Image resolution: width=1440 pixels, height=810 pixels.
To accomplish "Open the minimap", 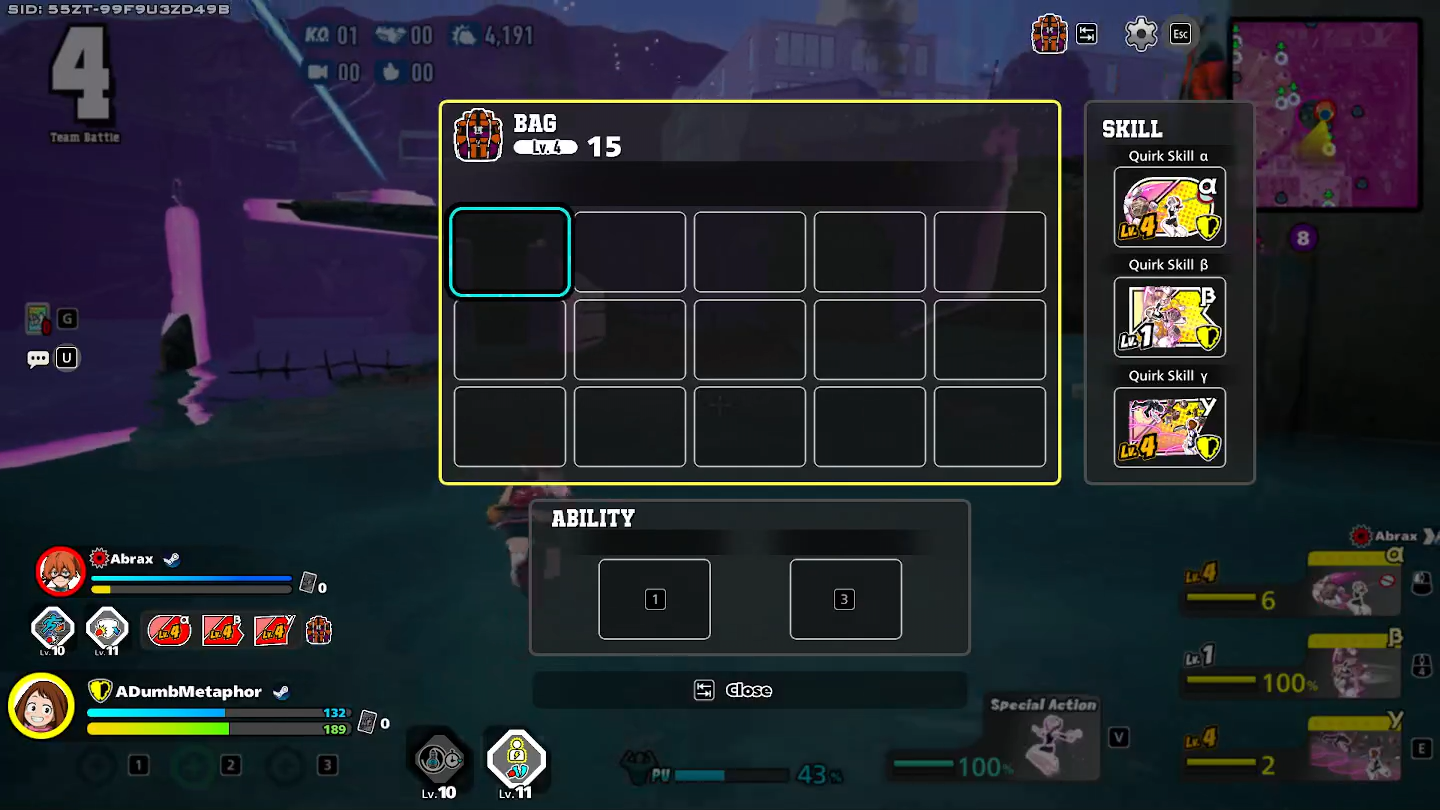I will [x=1326, y=113].
